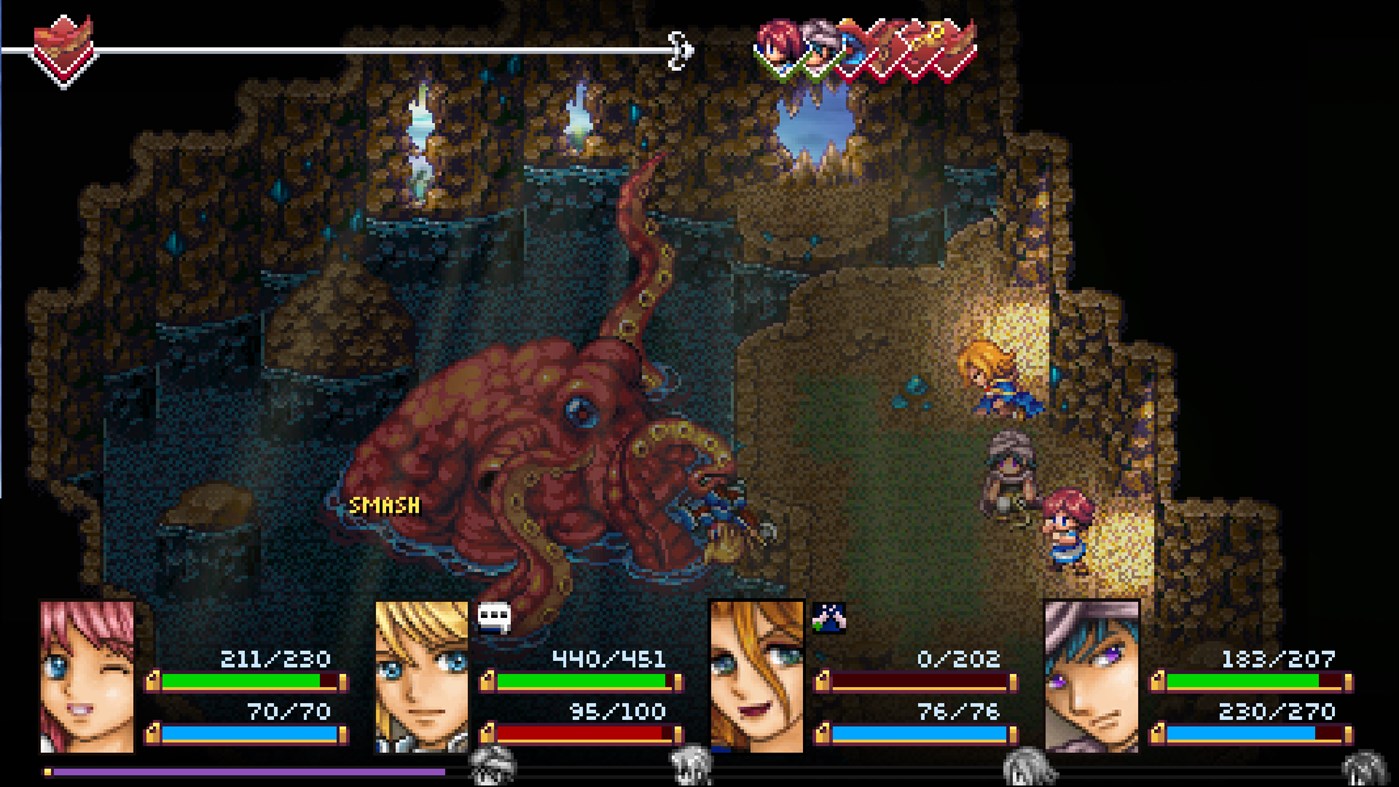Select the spell status icon next to the fallen character
Image resolution: width=1399 pixels, height=787 pixels.
coord(829,618)
